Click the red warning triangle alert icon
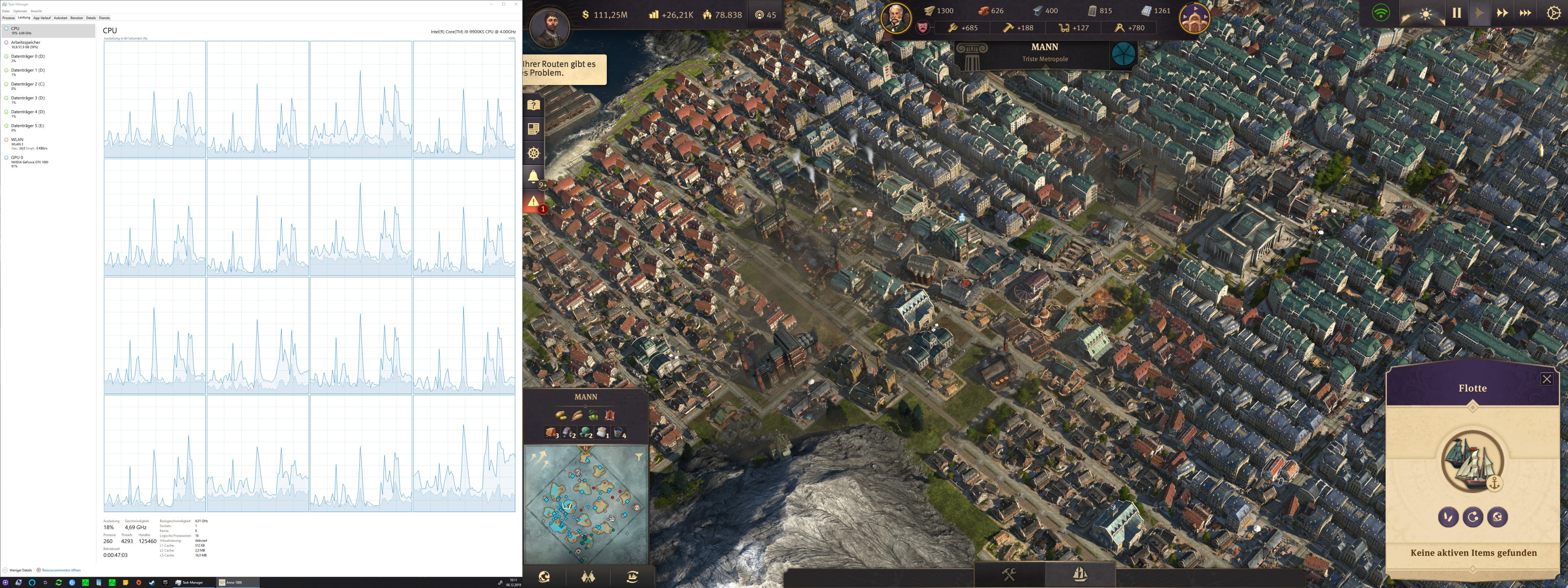 click(x=534, y=200)
